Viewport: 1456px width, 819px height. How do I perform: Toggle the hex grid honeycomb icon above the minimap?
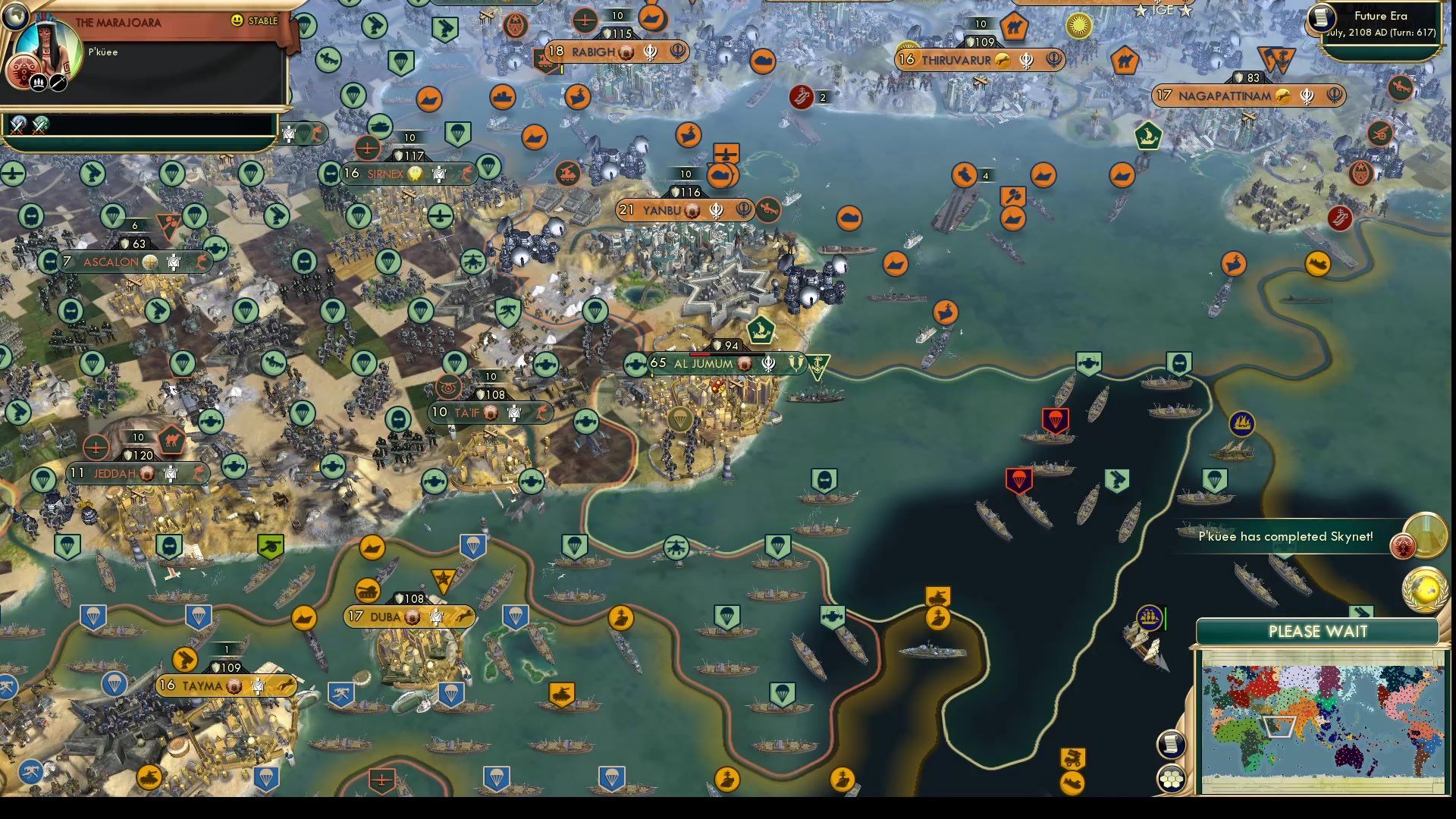coord(1172,777)
